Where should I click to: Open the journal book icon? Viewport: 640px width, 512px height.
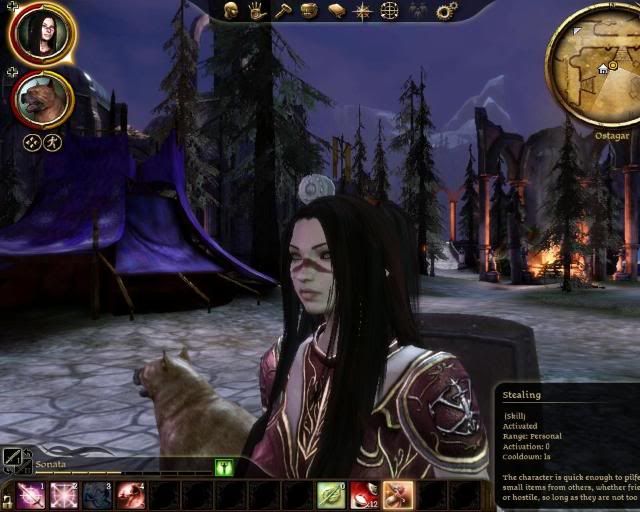point(336,10)
